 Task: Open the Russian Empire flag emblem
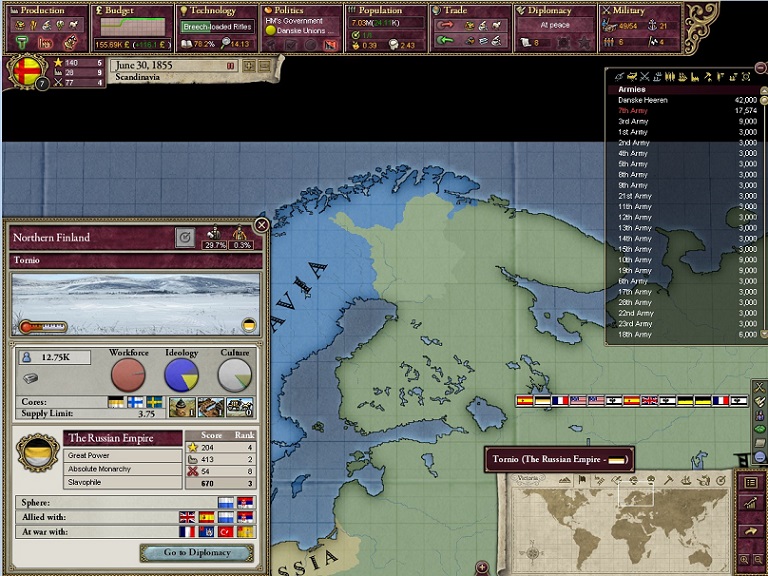tap(39, 453)
